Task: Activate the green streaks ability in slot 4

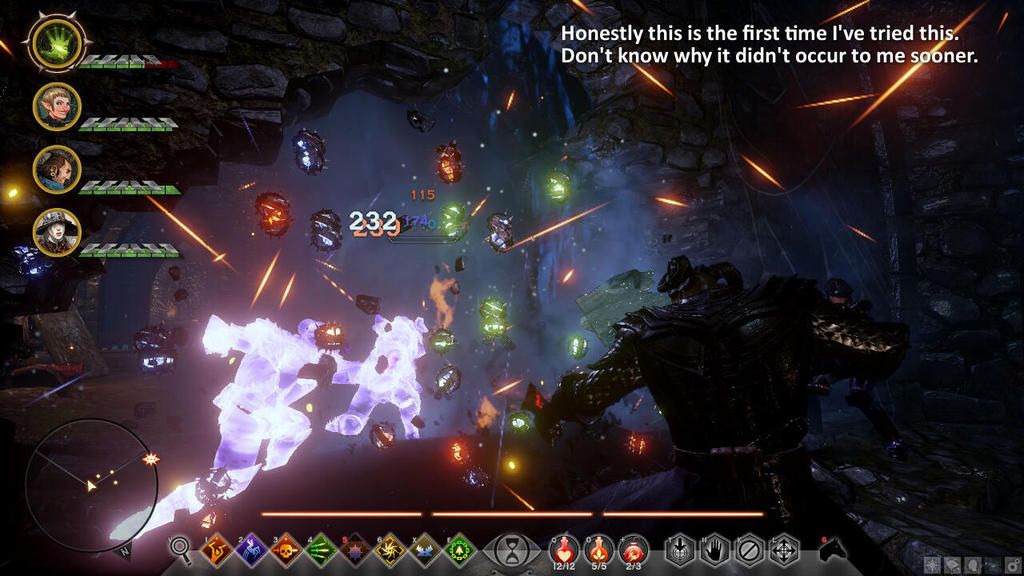Action: 319,549
